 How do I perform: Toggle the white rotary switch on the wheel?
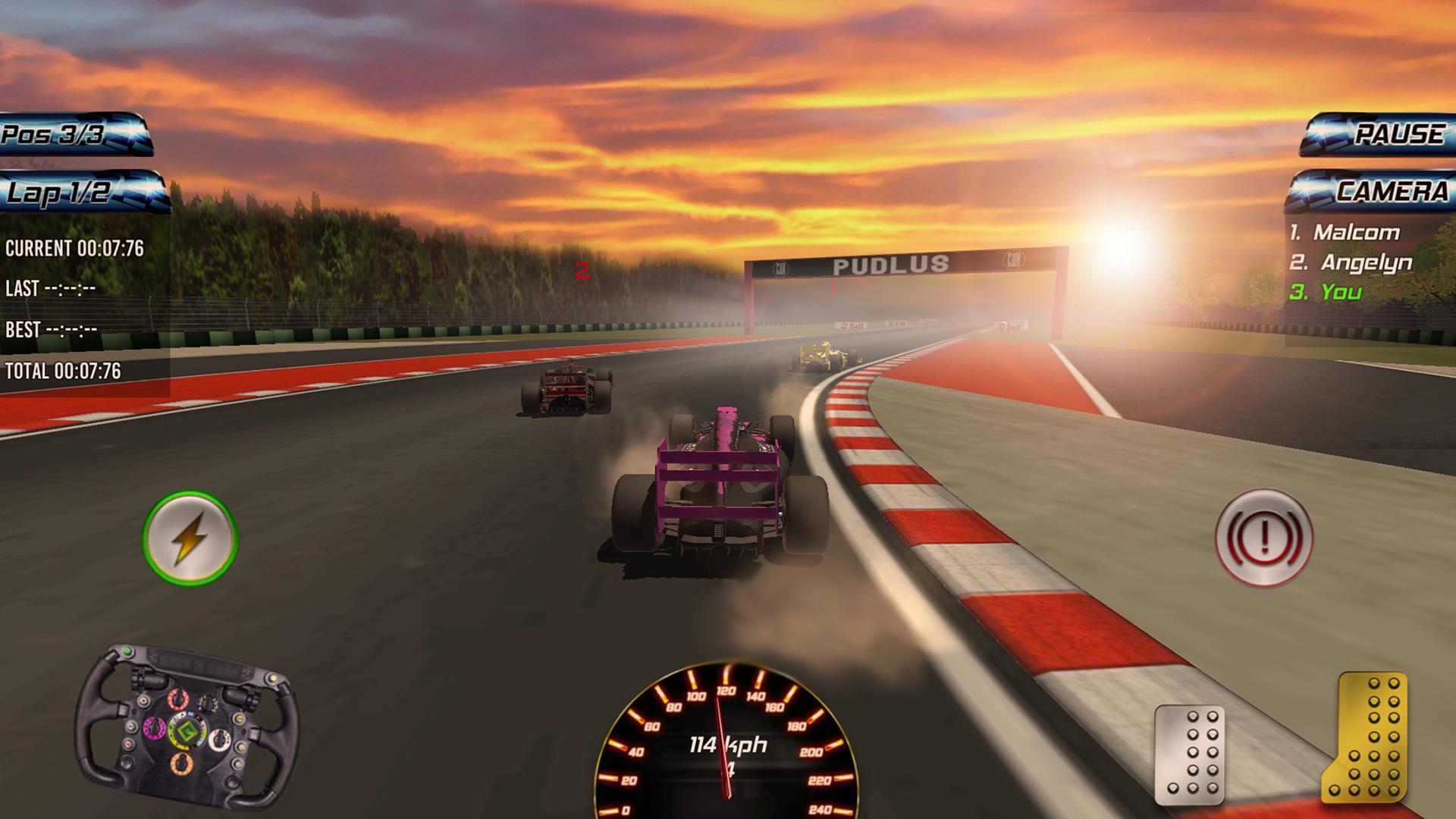pyautogui.click(x=220, y=739)
